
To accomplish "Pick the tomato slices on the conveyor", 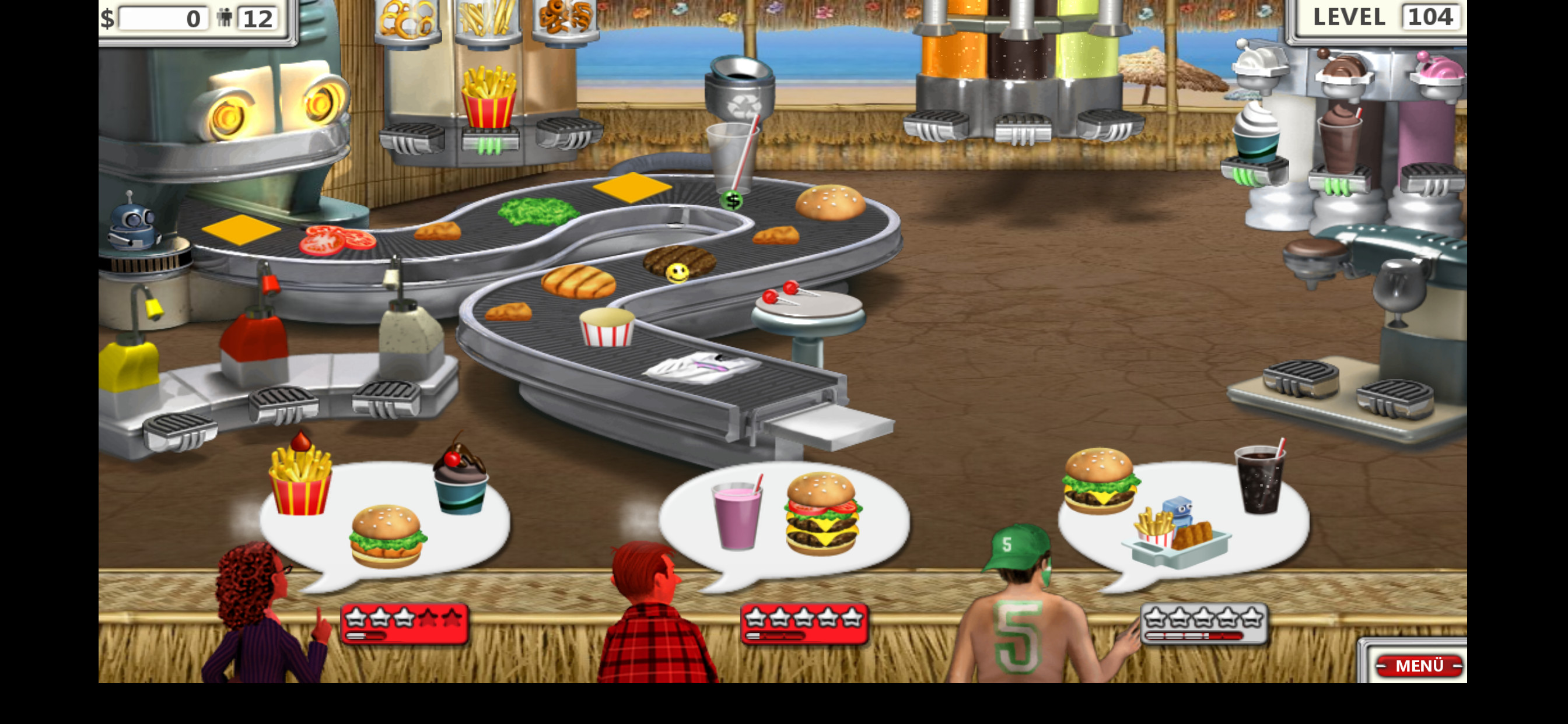I will pos(337,239).
